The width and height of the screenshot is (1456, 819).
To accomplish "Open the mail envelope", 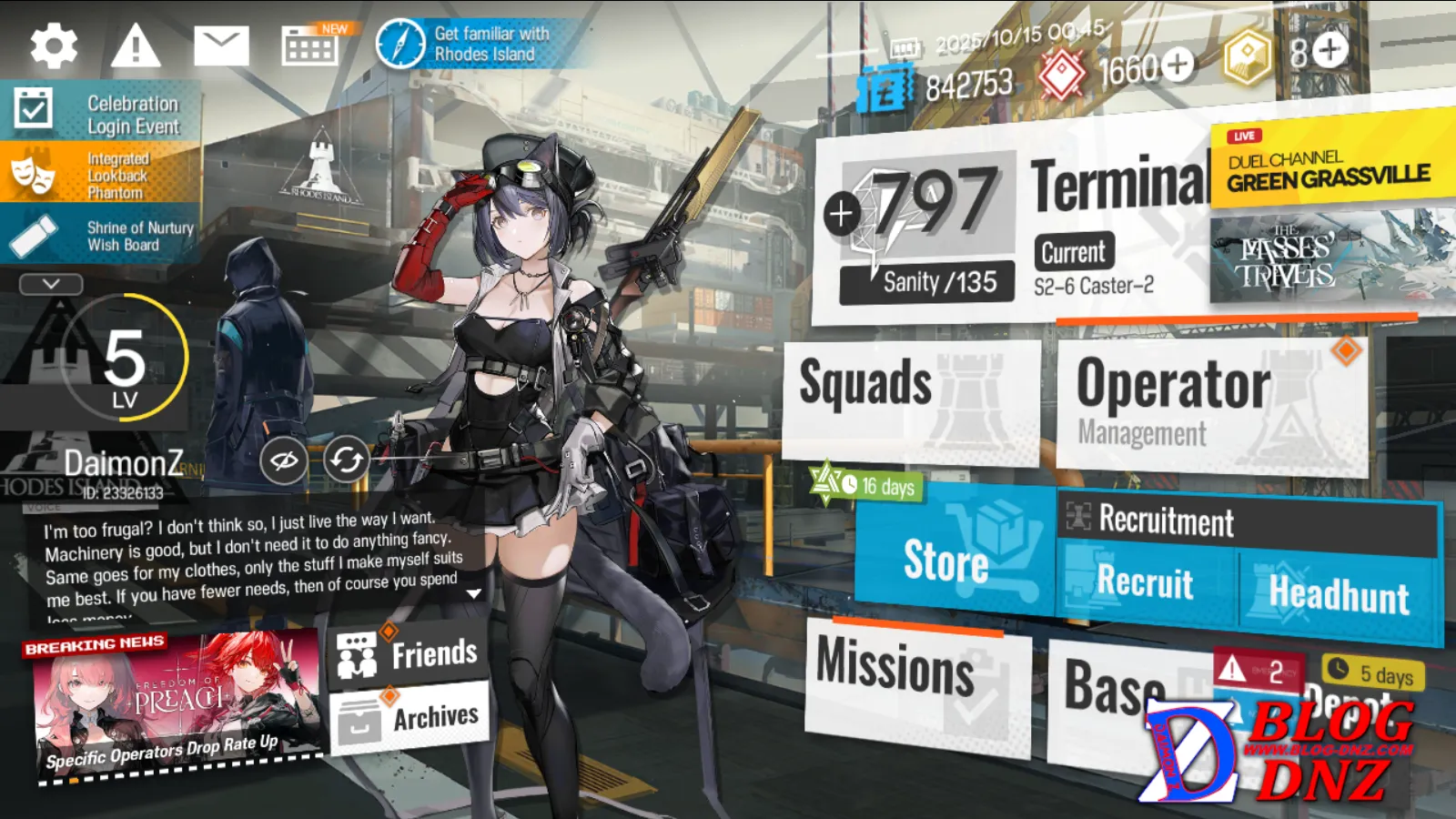I will [221, 45].
